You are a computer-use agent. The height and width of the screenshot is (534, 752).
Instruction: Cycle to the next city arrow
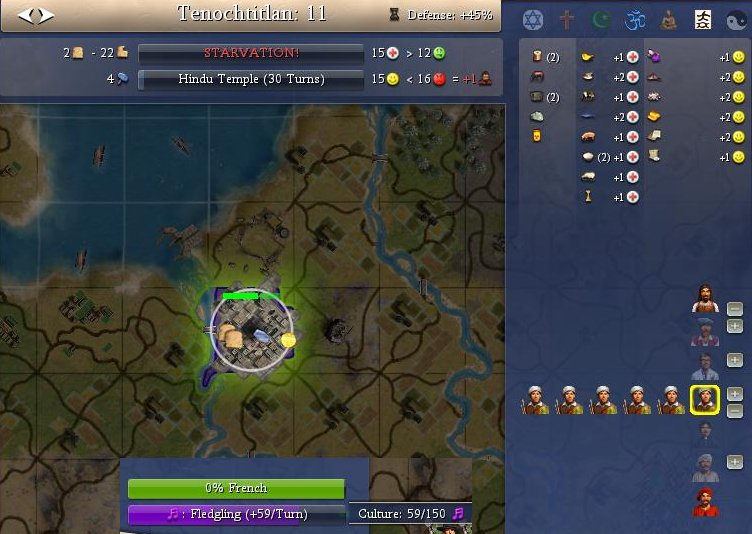tap(45, 15)
